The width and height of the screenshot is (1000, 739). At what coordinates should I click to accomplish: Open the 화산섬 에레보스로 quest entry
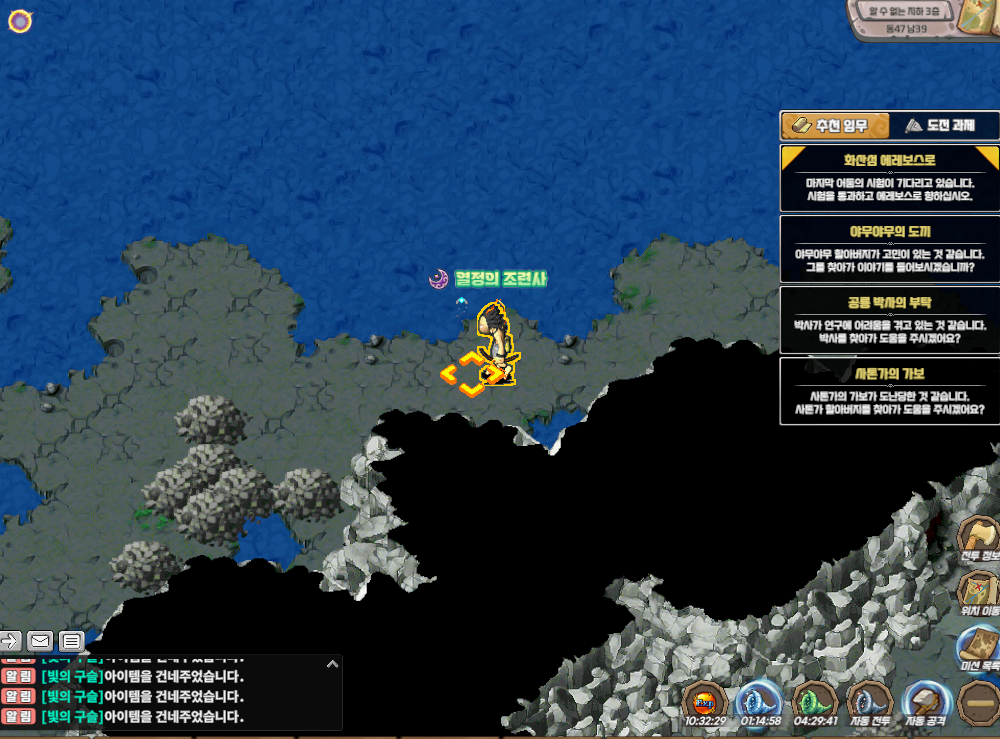click(889, 178)
